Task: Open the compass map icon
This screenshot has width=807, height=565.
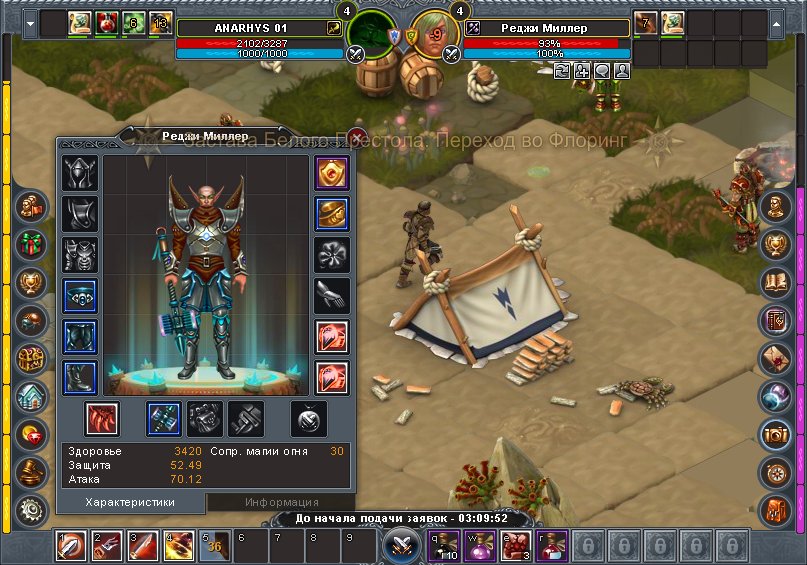Action: [x=775, y=471]
